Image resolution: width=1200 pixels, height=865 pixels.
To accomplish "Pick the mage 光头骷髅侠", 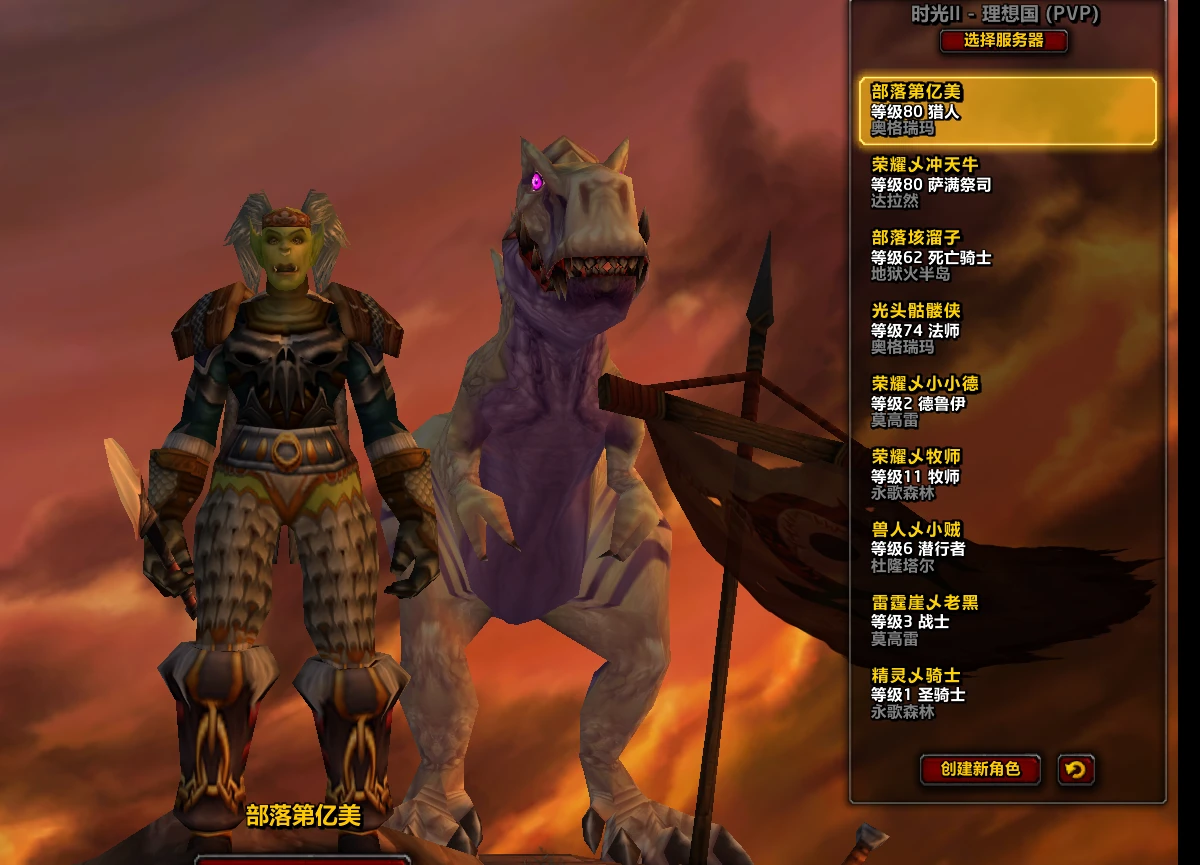I will tap(1007, 329).
